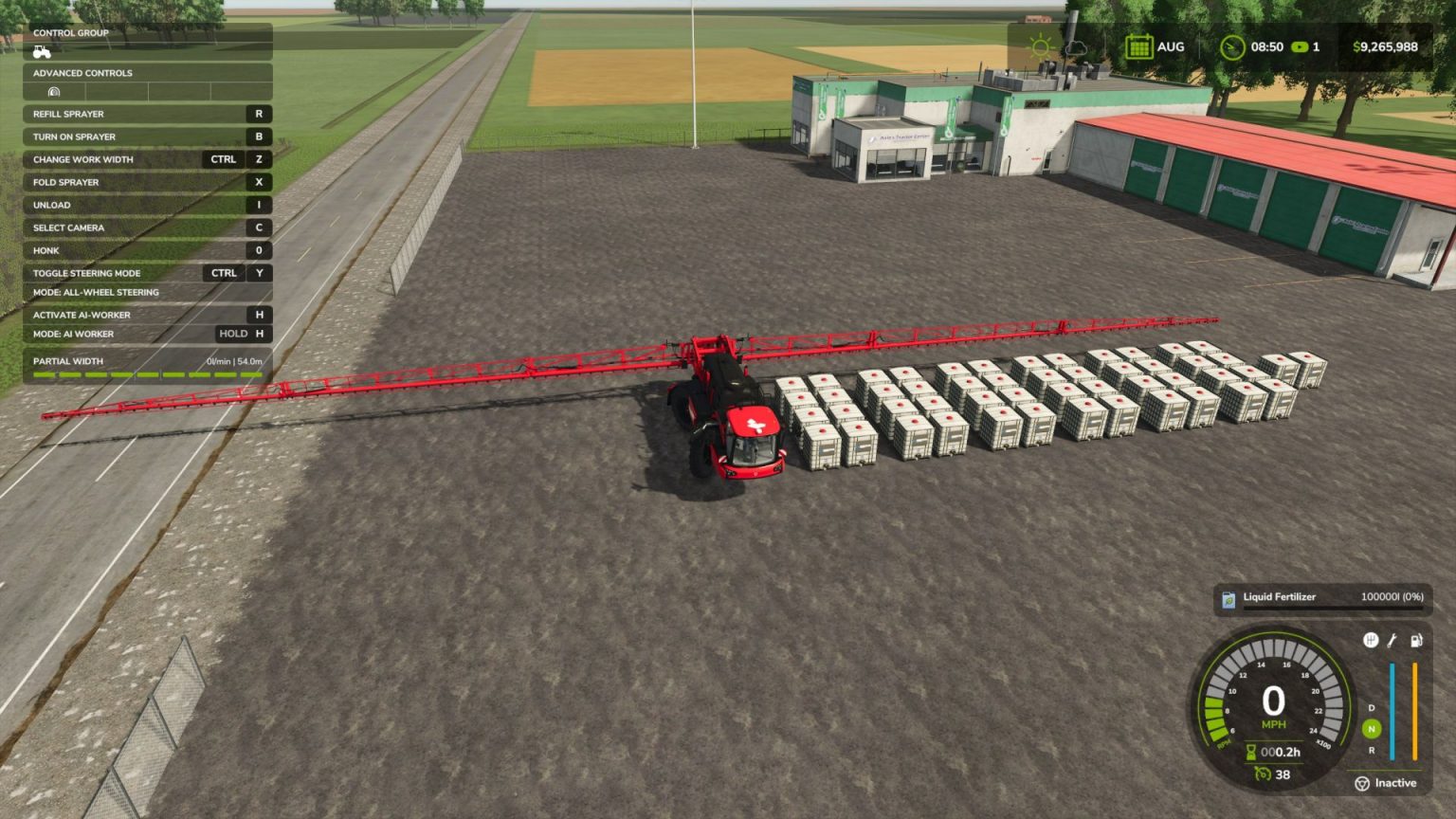This screenshot has height=819, width=1456.
Task: Click the gearshift indicator icon
Action: pos(1369,639)
